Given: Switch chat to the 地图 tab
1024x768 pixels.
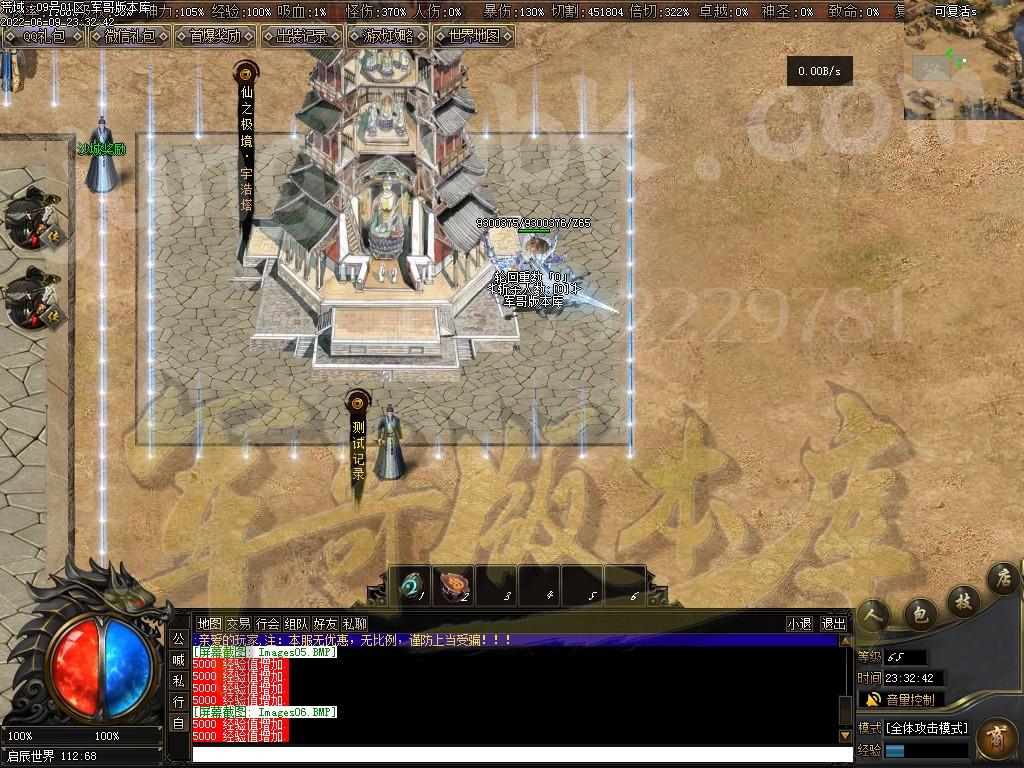Looking at the screenshot, I should 209,623.
